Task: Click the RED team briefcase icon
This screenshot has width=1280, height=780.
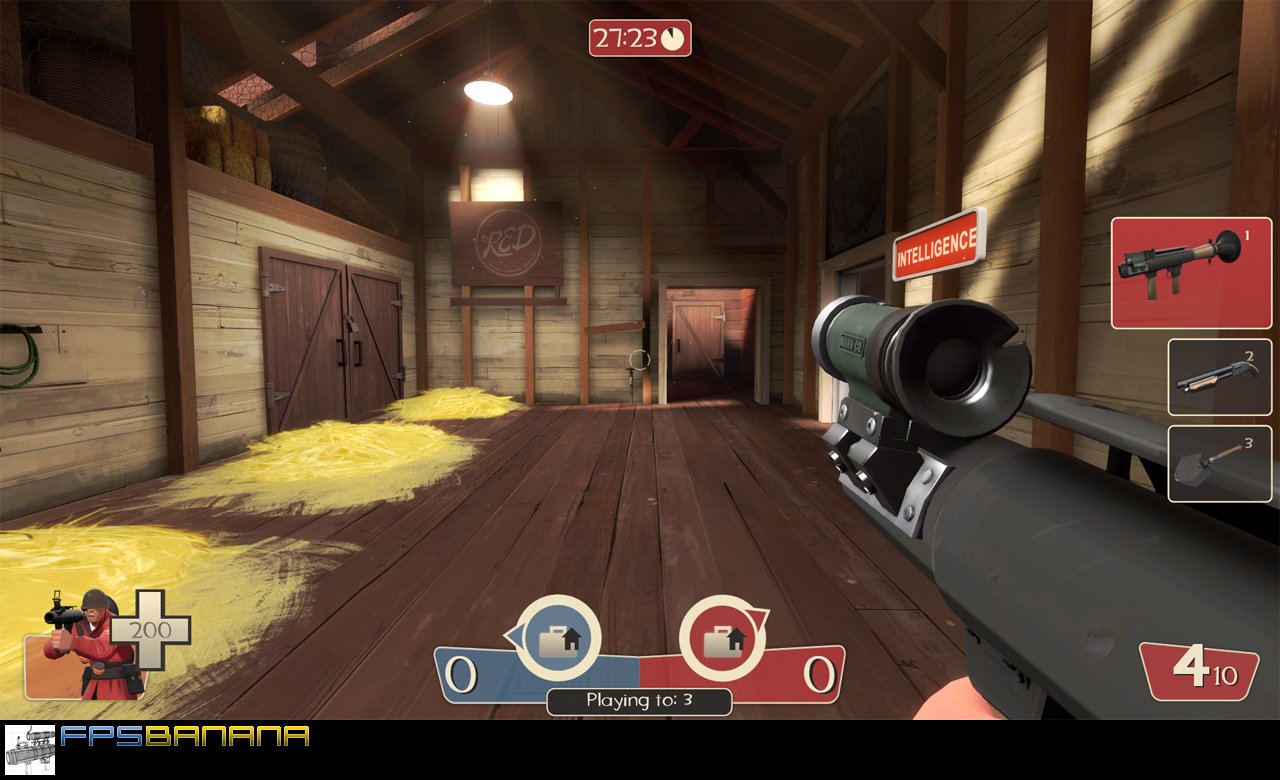Action: click(724, 638)
